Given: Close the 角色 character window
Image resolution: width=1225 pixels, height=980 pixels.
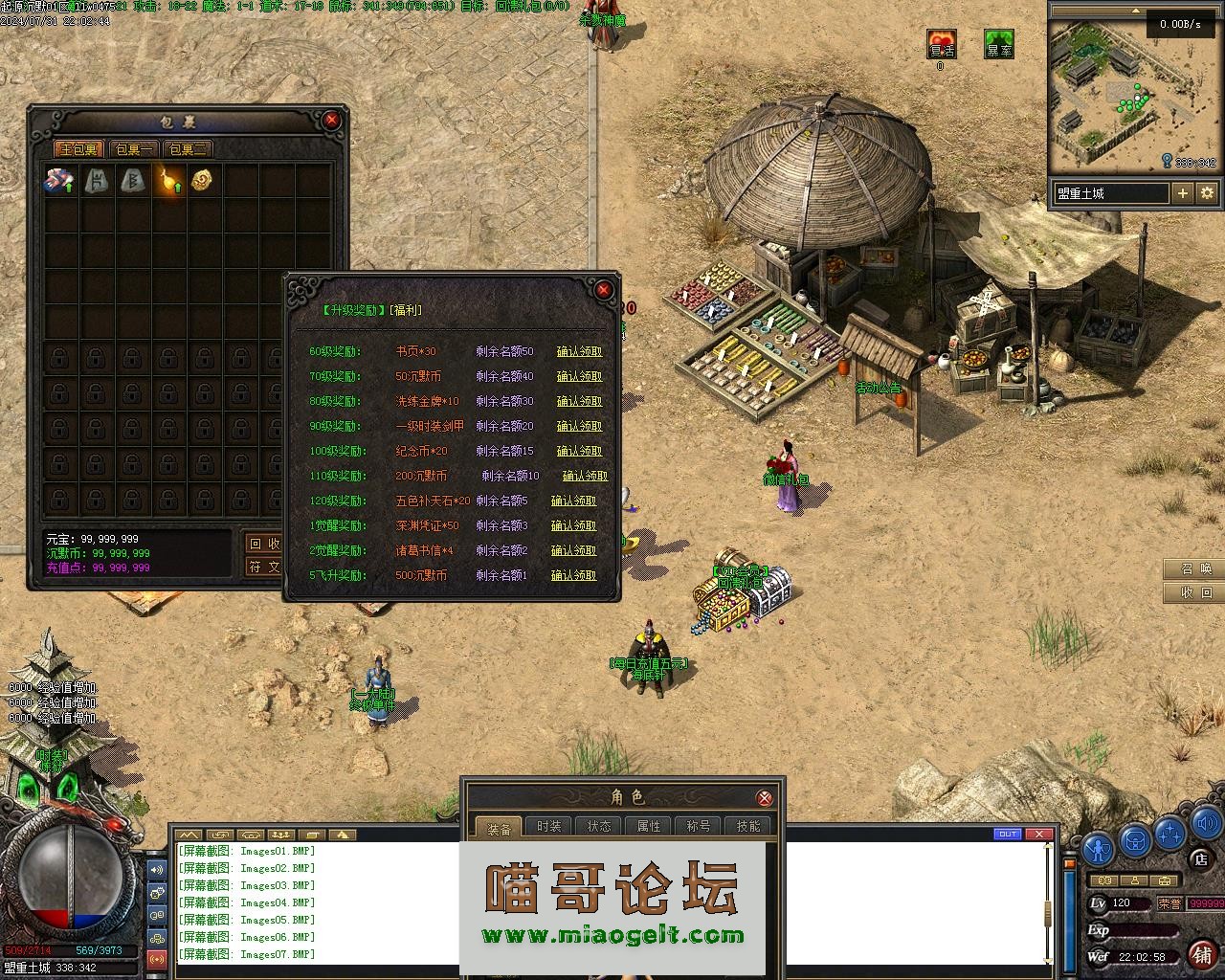Looking at the screenshot, I should click(765, 798).
